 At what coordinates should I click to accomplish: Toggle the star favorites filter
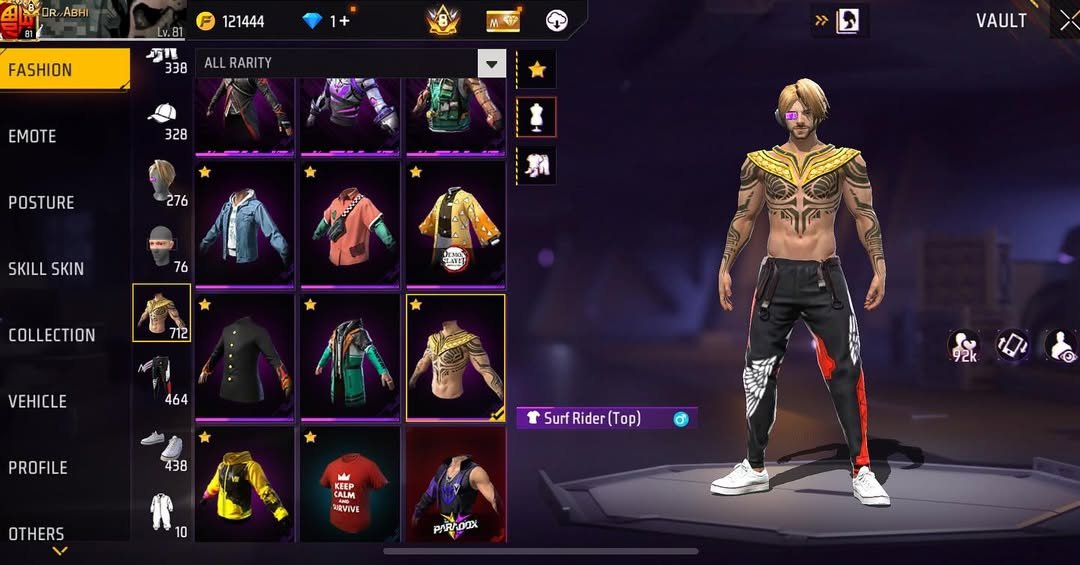pyautogui.click(x=537, y=69)
